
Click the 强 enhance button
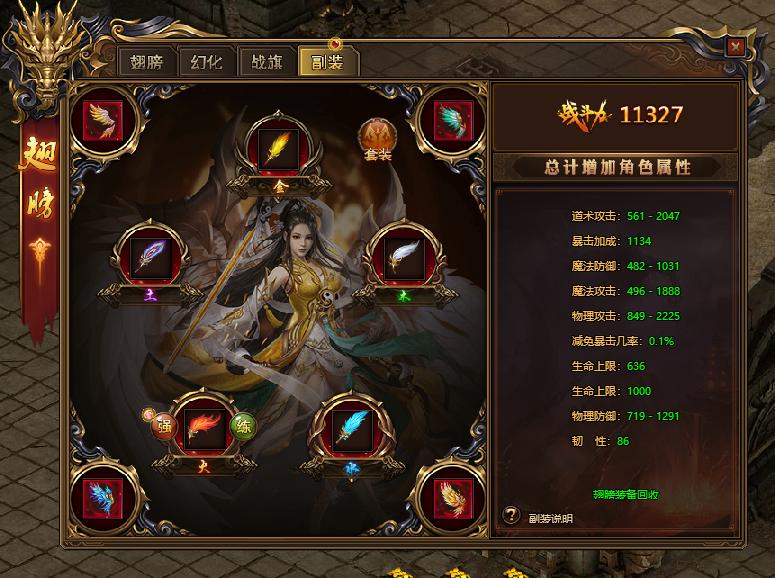point(162,424)
